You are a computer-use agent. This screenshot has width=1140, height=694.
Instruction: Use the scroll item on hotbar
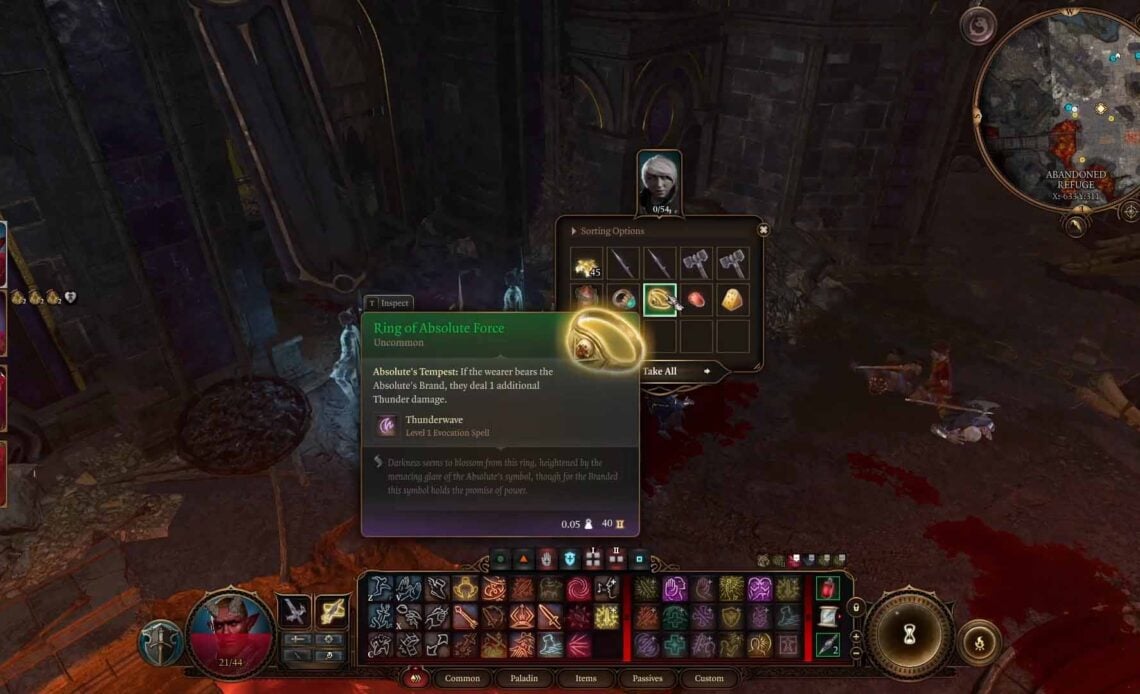pos(827,617)
